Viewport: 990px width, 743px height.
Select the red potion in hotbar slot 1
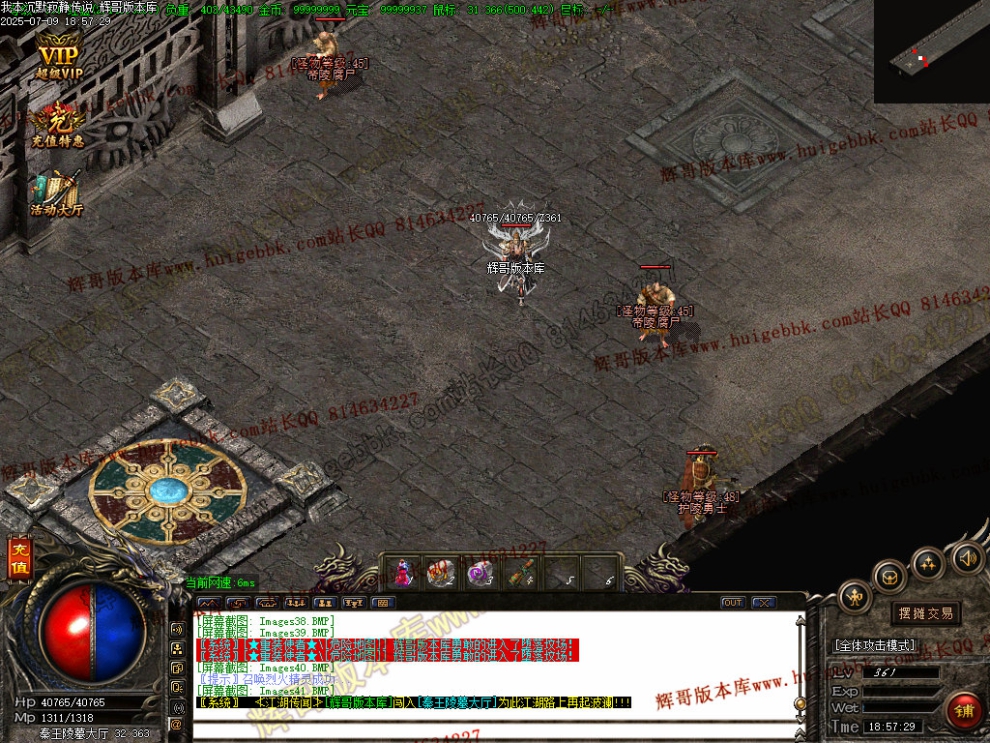[x=402, y=573]
